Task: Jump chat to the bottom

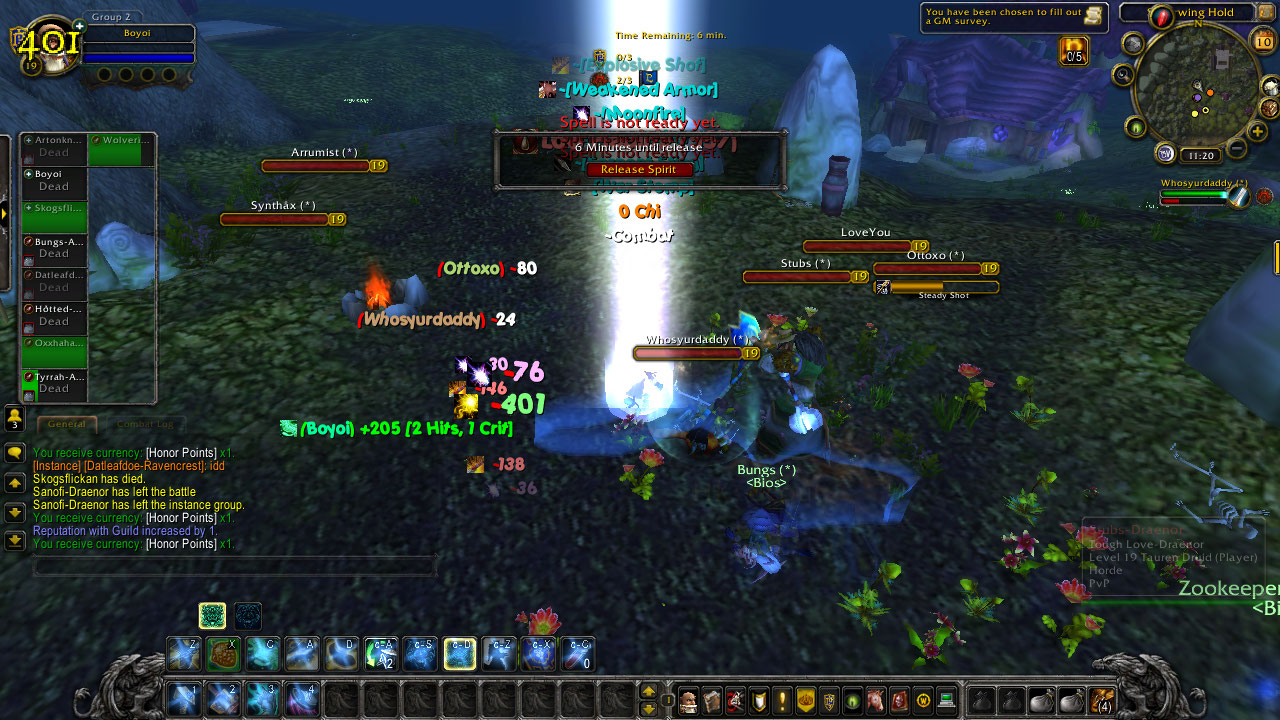Action: click(x=15, y=541)
